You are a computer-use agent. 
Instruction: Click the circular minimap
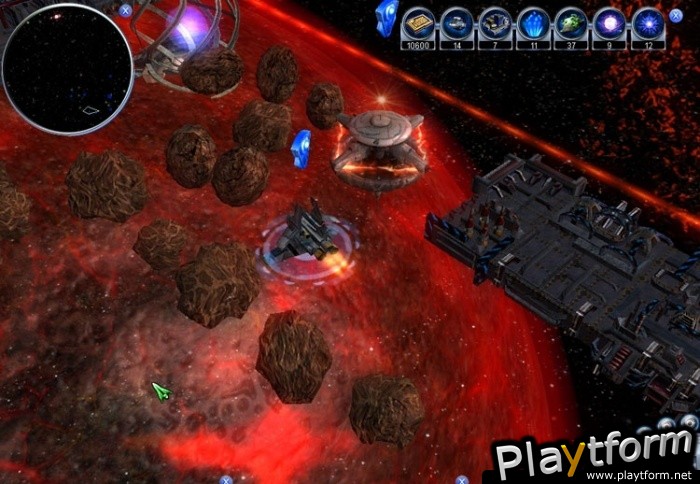click(68, 70)
